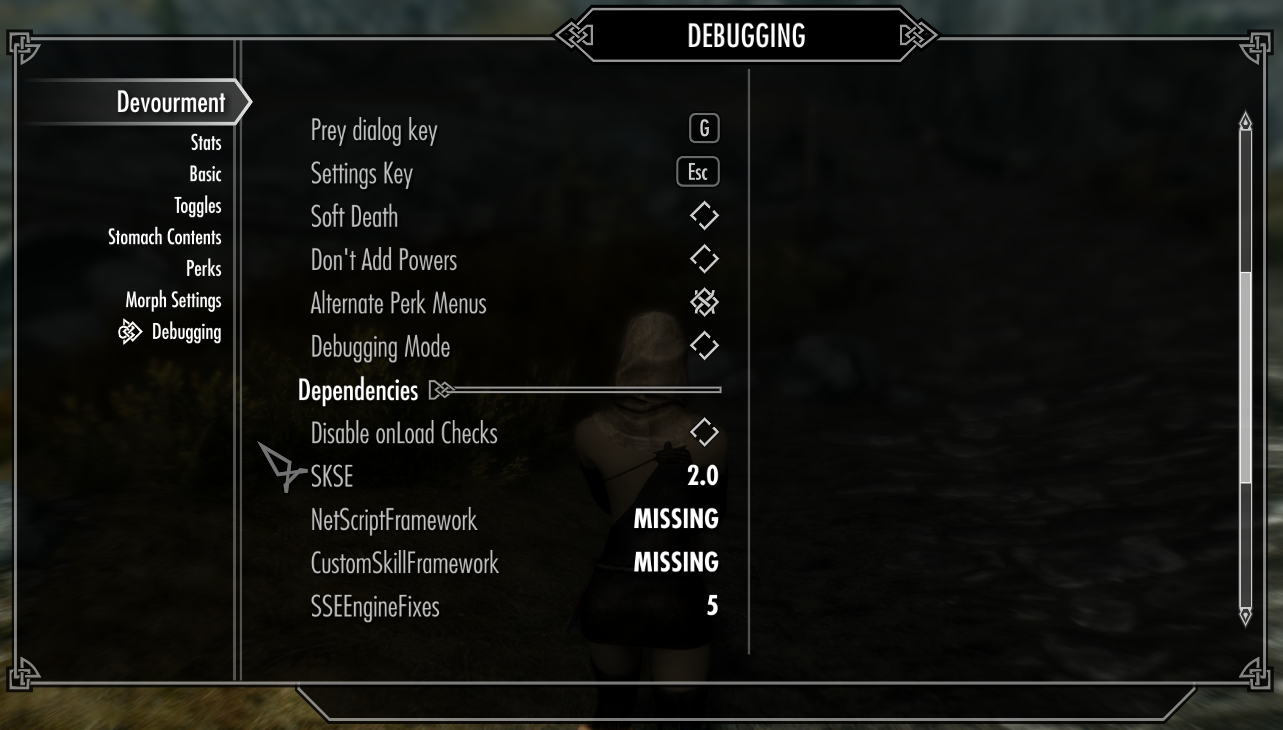Select the NetScriptFramework dependency row
Screen dimensions: 1283x730
pyautogui.click(x=514, y=520)
